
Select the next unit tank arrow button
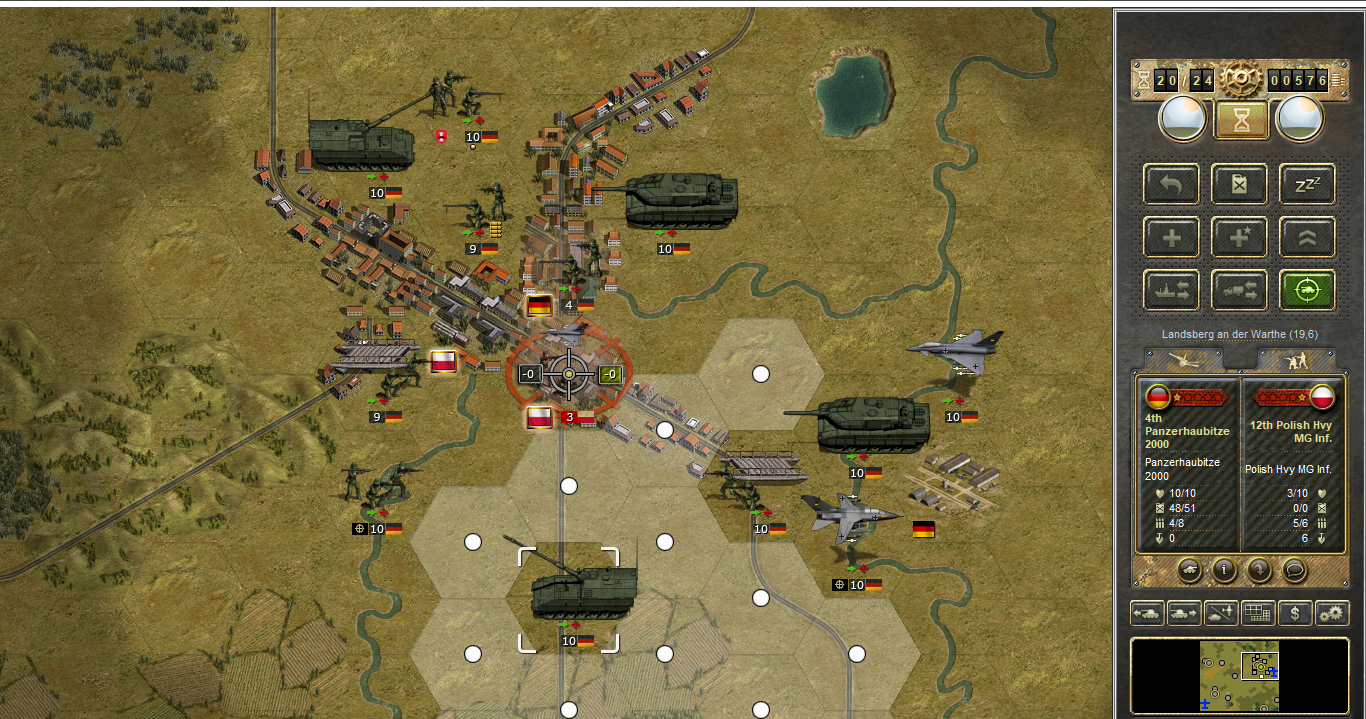click(1184, 613)
